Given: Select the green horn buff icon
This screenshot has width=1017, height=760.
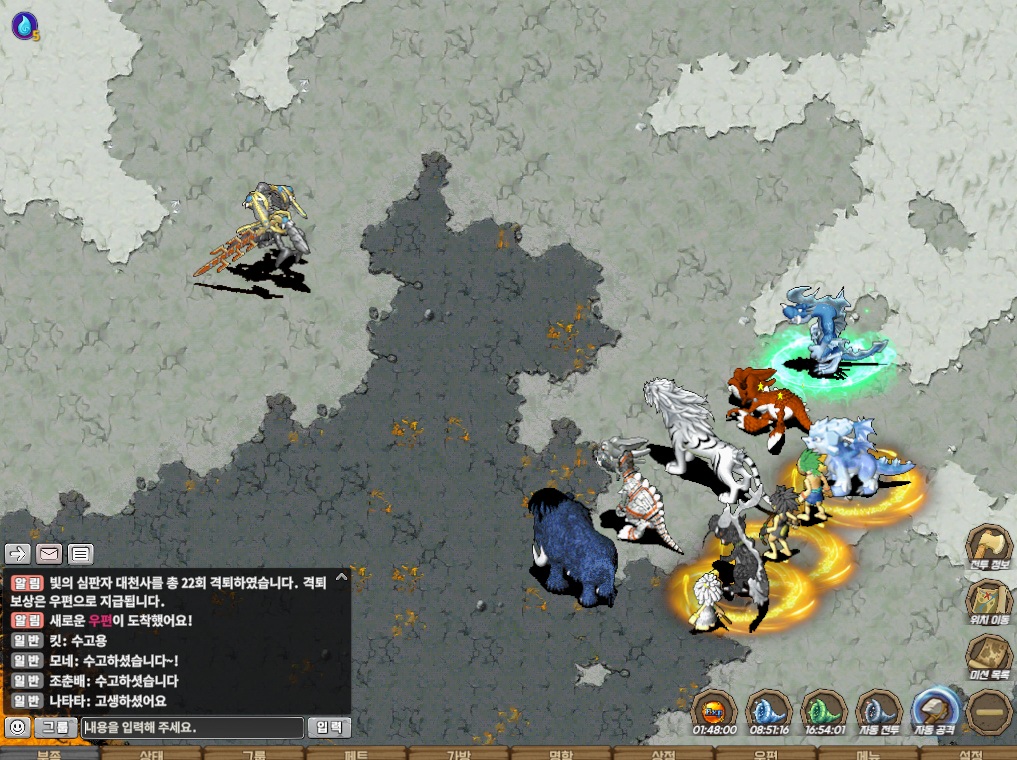Looking at the screenshot, I should coord(824,711).
